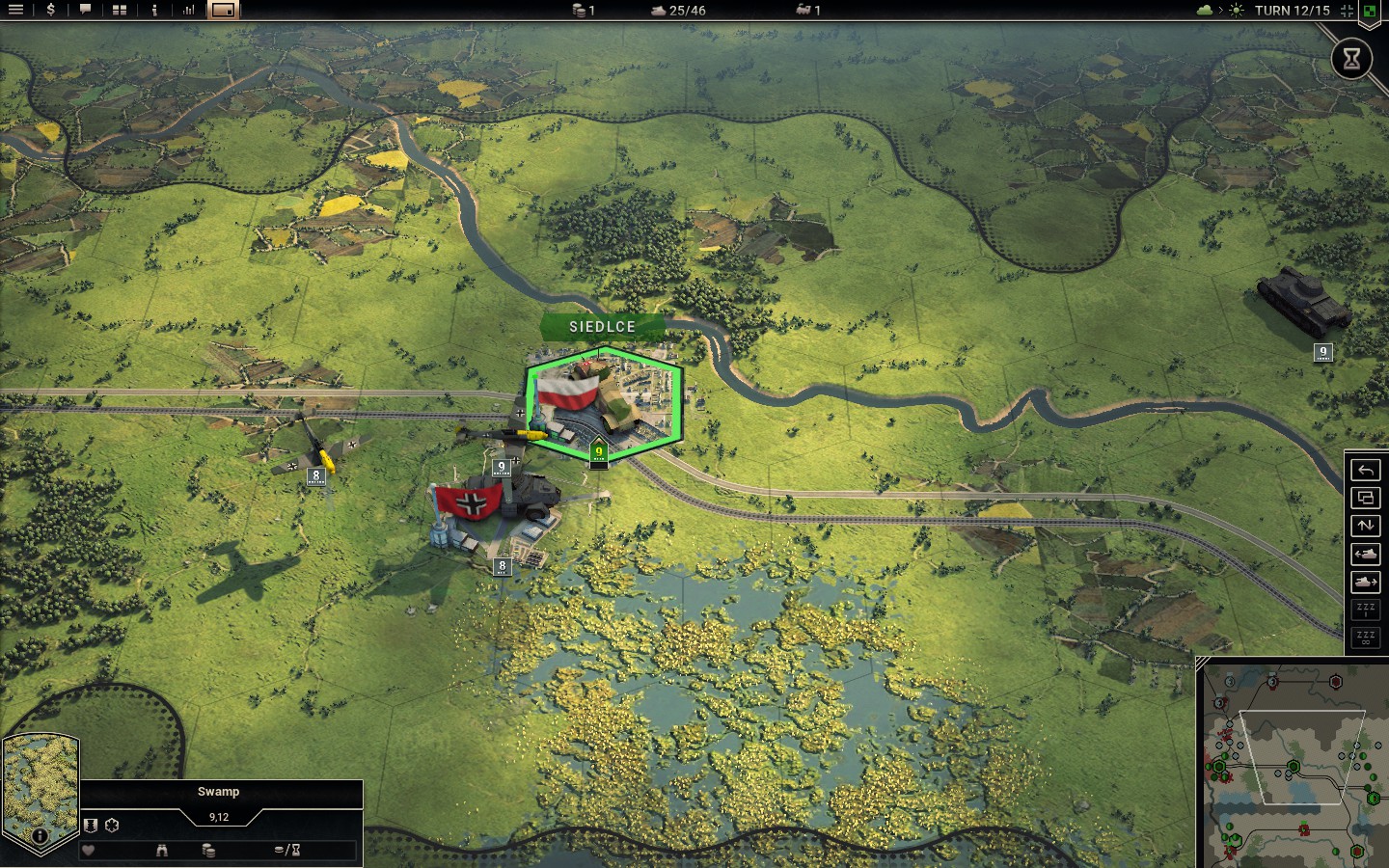The image size is (1389, 868).
Task: End the turn with the hourglass button
Action: [x=1351, y=59]
